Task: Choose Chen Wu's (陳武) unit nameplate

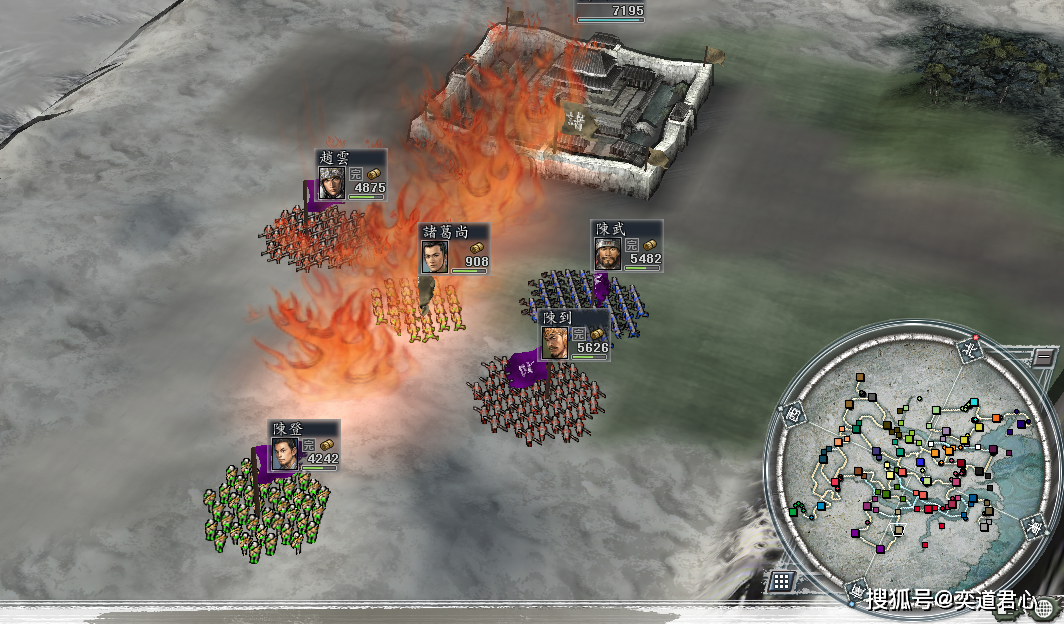Action: pyautogui.click(x=626, y=245)
